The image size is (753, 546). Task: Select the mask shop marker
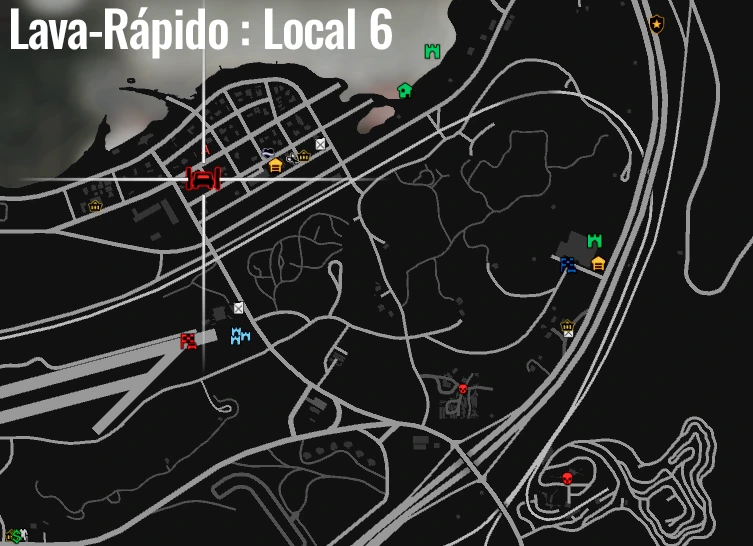click(x=268, y=152)
